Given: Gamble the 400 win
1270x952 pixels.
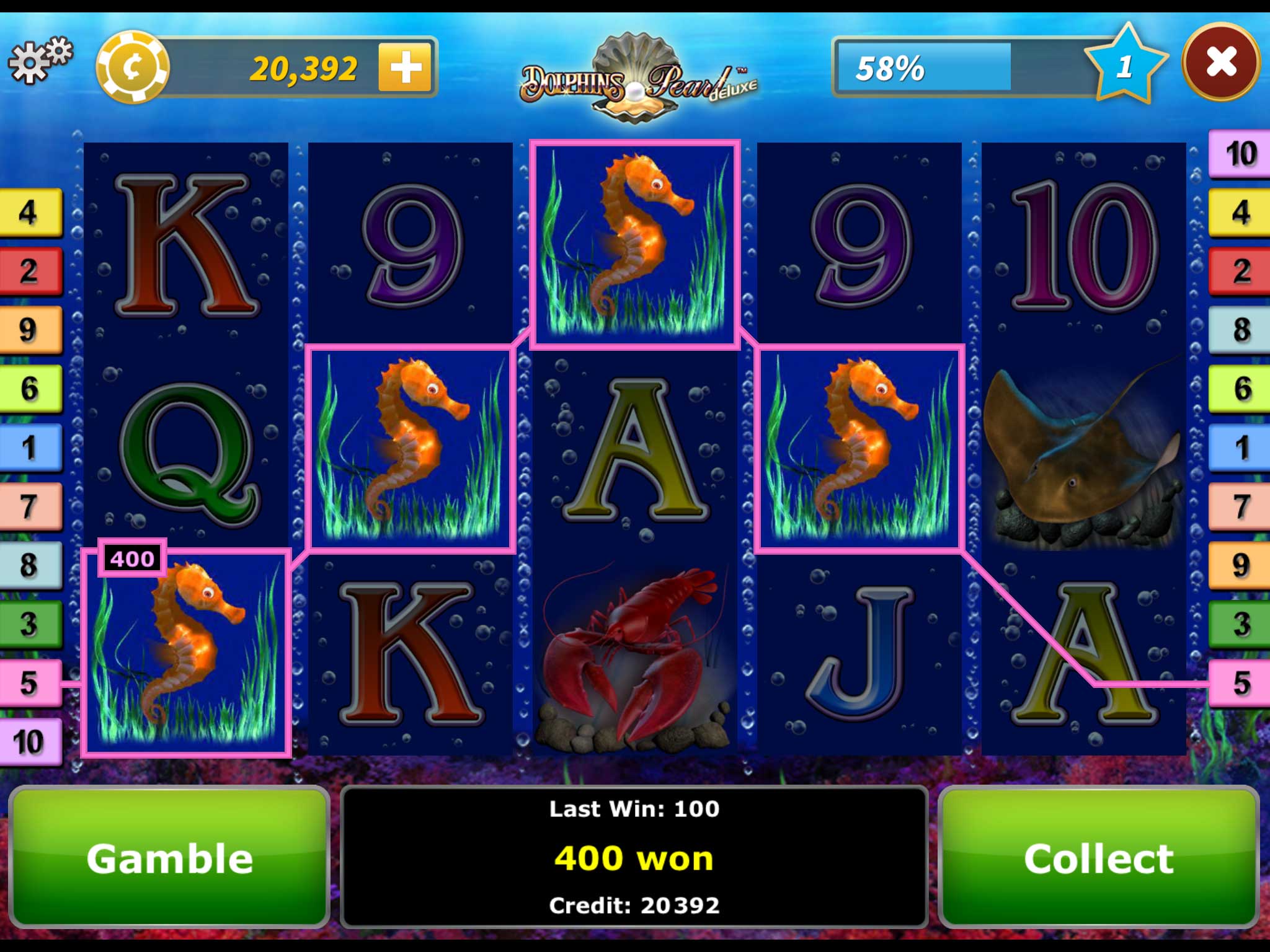Looking at the screenshot, I should (169, 858).
